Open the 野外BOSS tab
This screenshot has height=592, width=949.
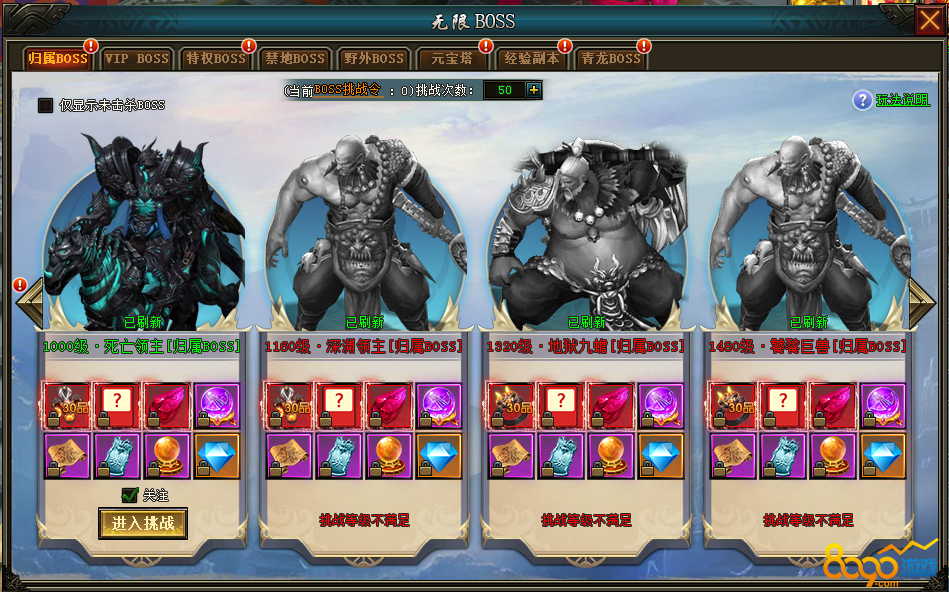(x=374, y=59)
